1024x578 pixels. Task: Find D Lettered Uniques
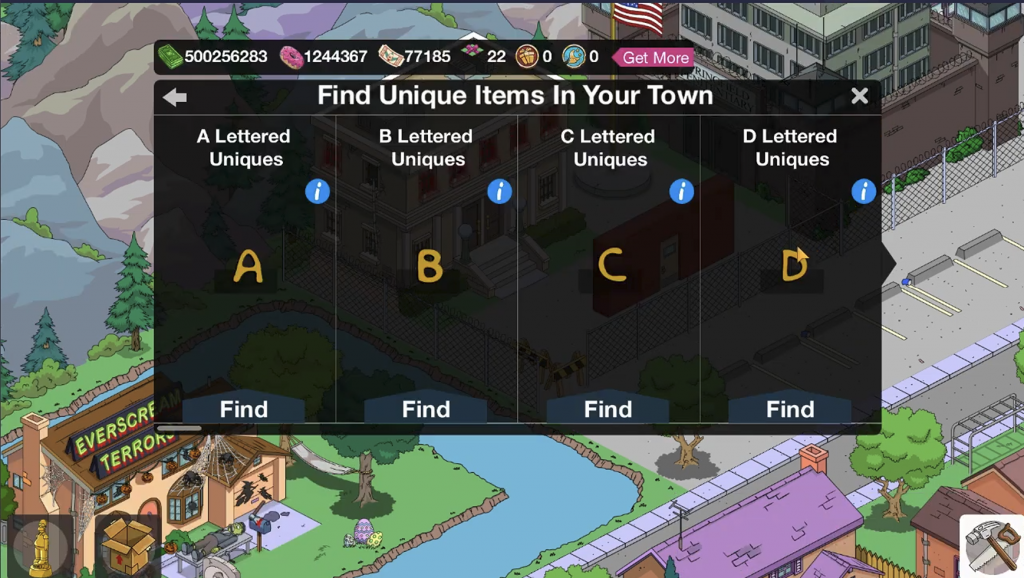click(x=790, y=409)
